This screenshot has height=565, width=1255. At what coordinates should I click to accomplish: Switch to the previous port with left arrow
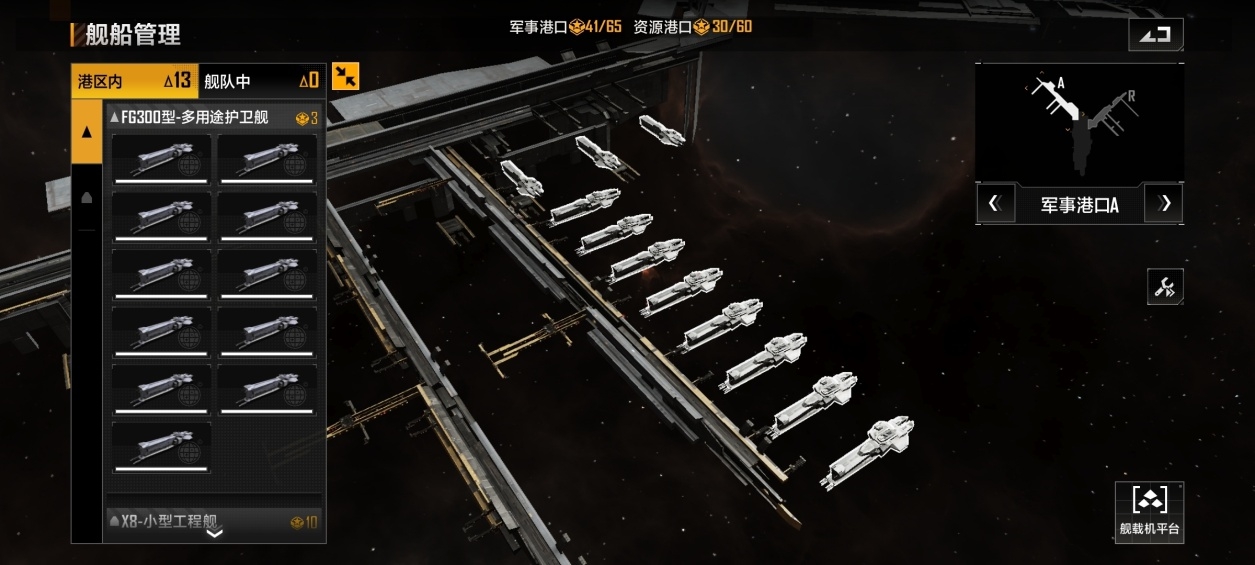tap(994, 204)
